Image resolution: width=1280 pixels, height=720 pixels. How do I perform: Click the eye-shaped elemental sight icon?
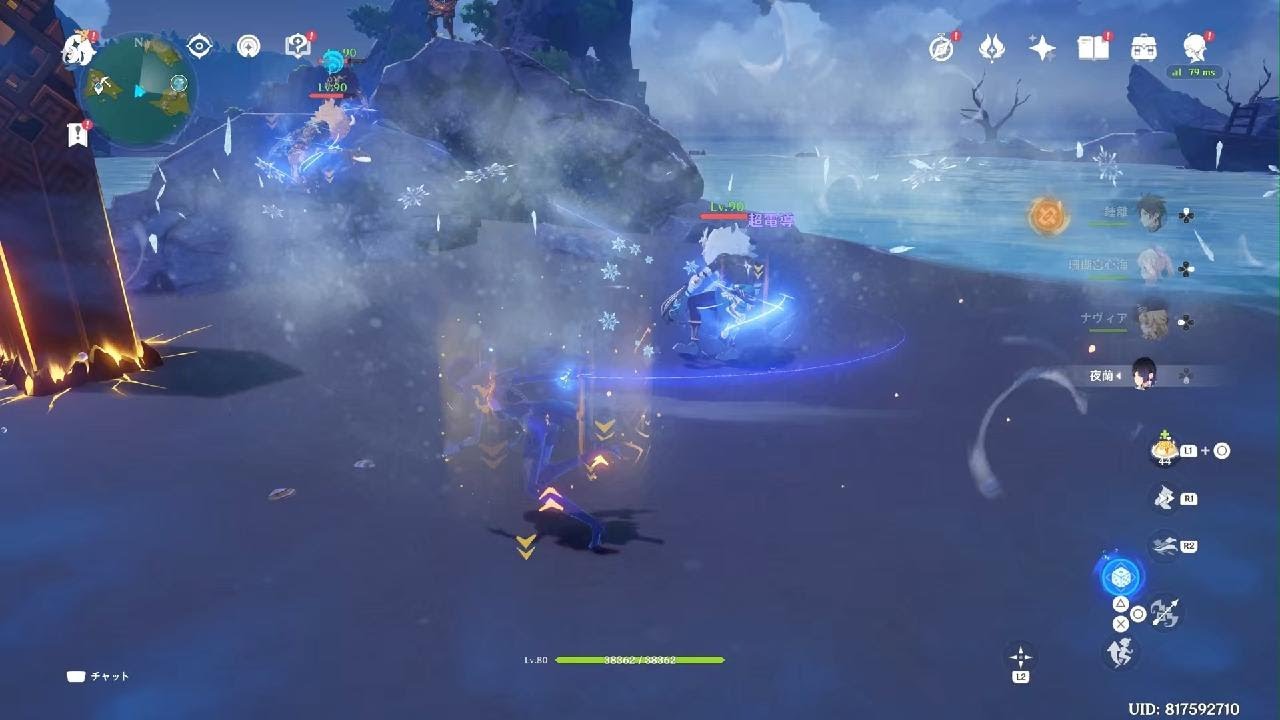point(200,46)
